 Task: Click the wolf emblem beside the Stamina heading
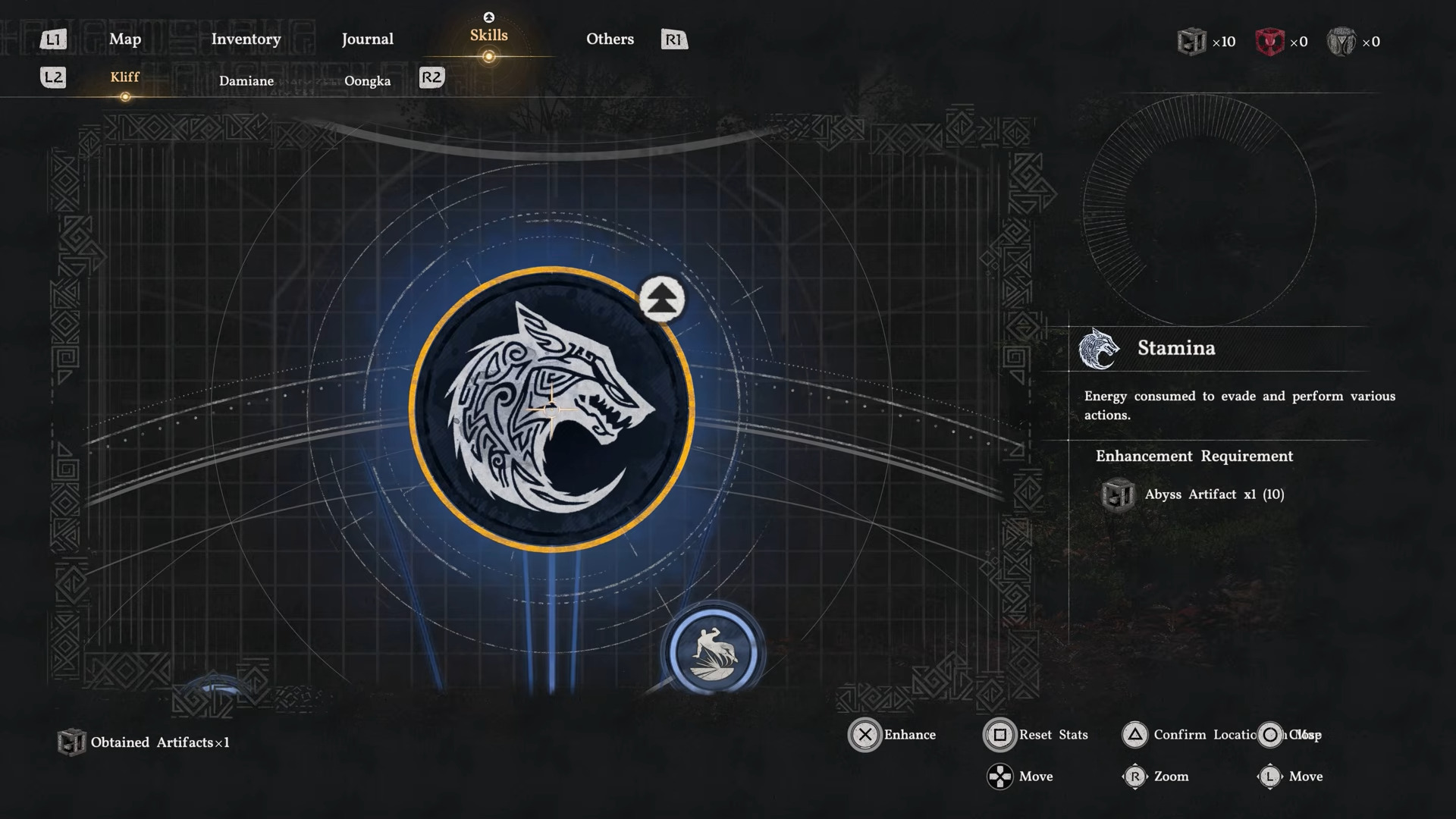1100,349
